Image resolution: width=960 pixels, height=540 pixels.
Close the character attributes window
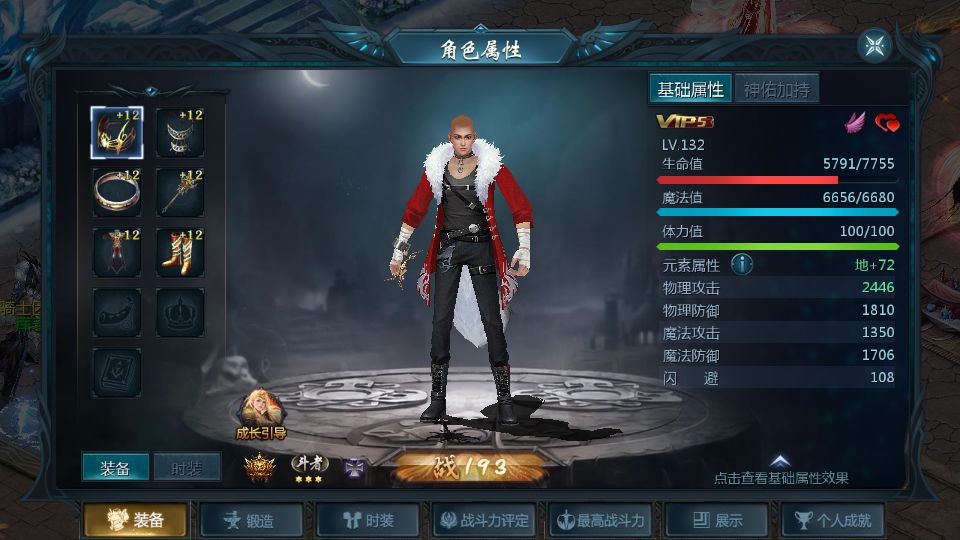point(874,45)
